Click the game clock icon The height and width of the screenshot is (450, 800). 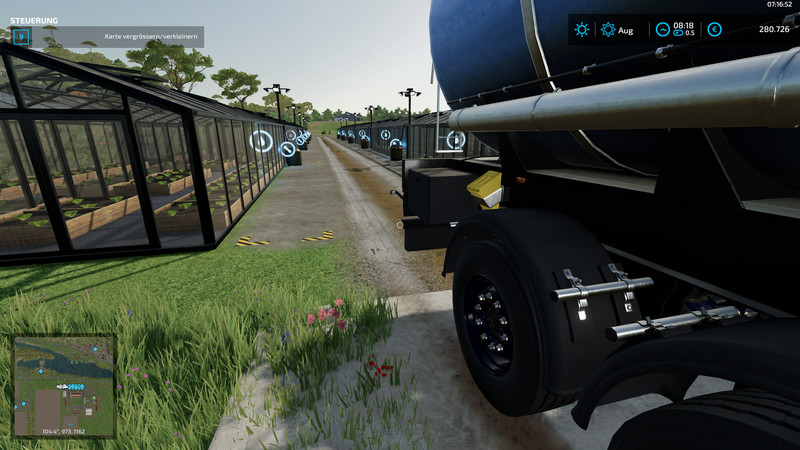[662, 30]
